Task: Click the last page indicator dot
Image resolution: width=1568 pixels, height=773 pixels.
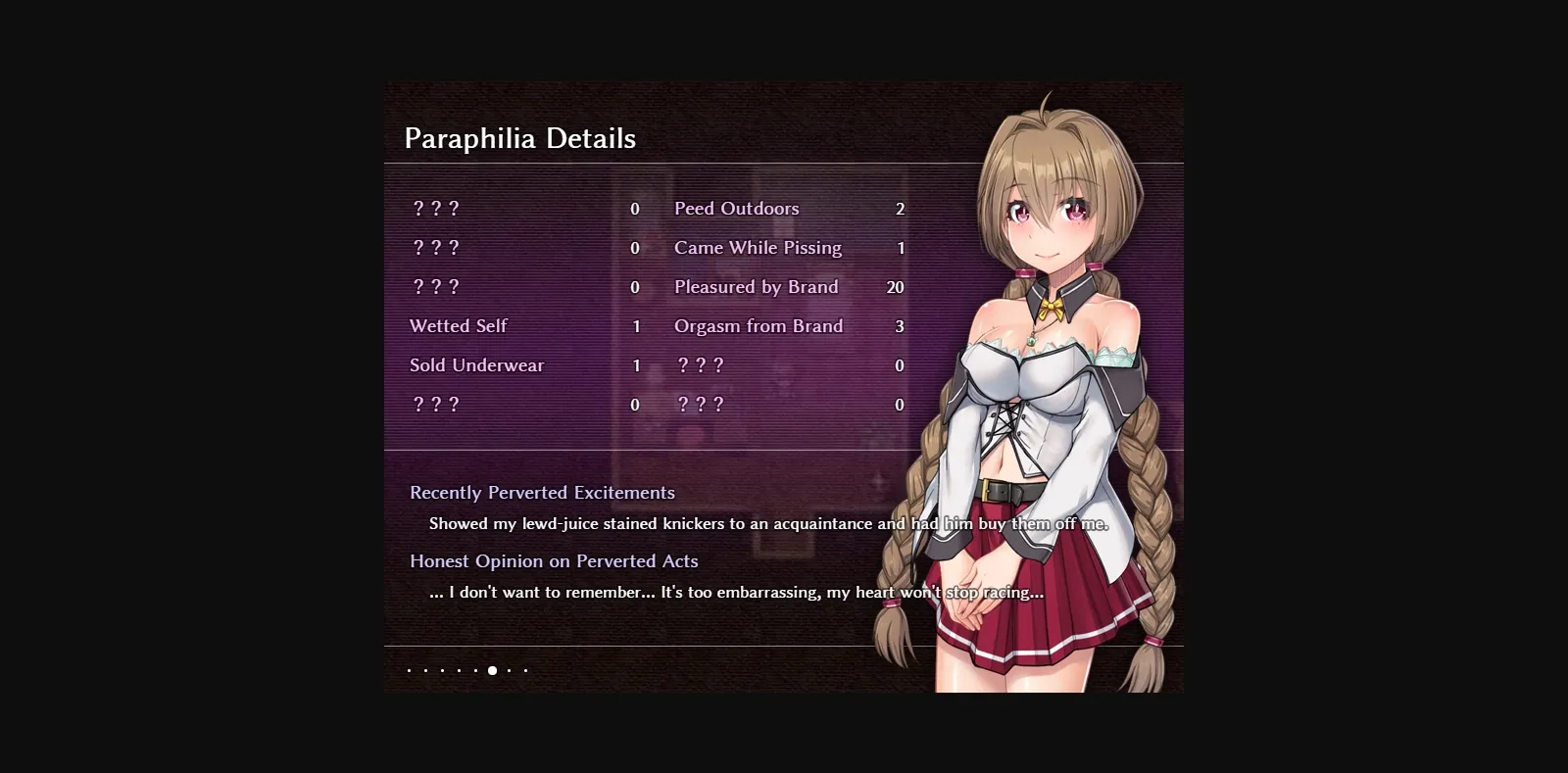Action: (526, 671)
